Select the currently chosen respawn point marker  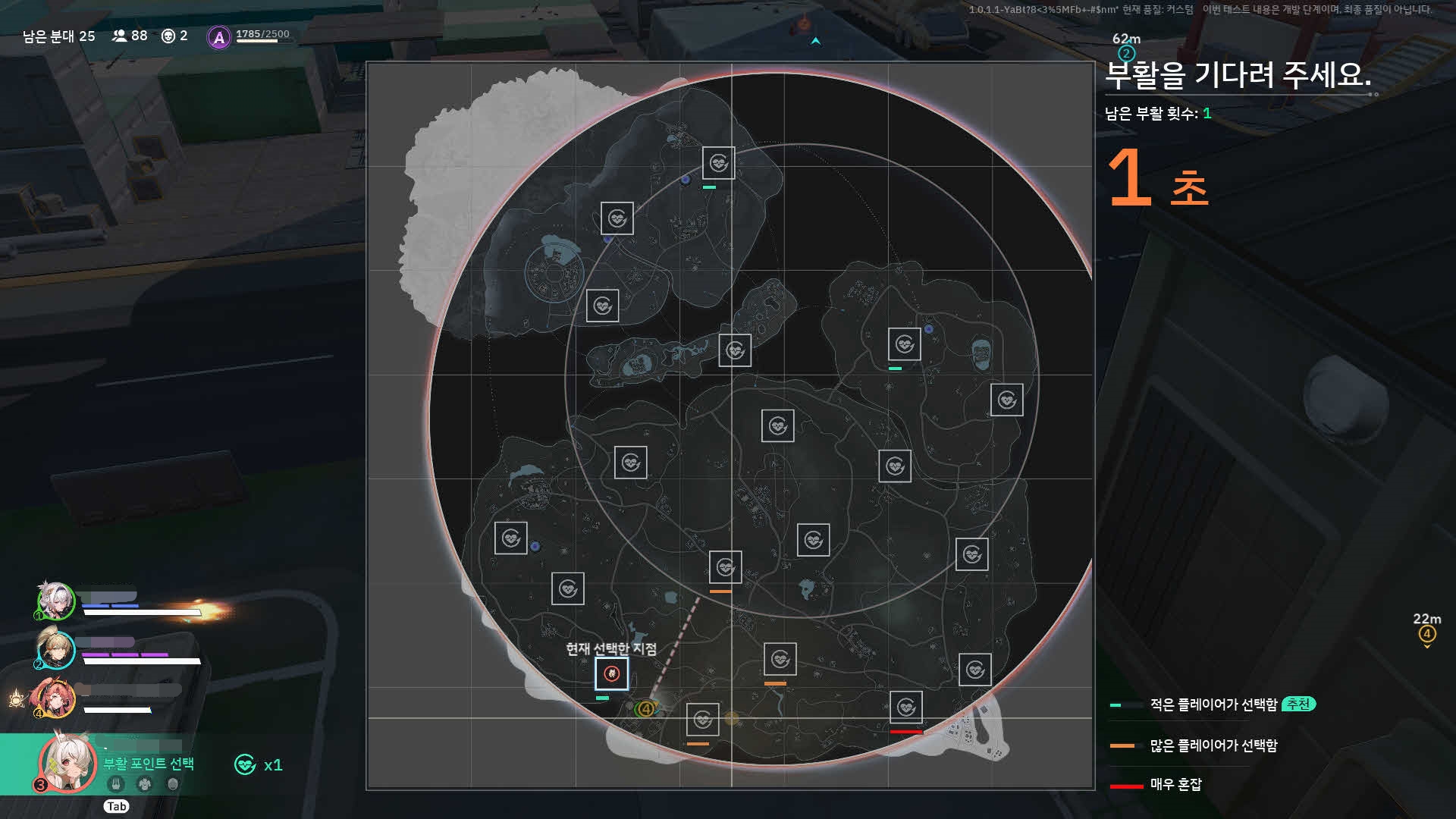point(611,673)
